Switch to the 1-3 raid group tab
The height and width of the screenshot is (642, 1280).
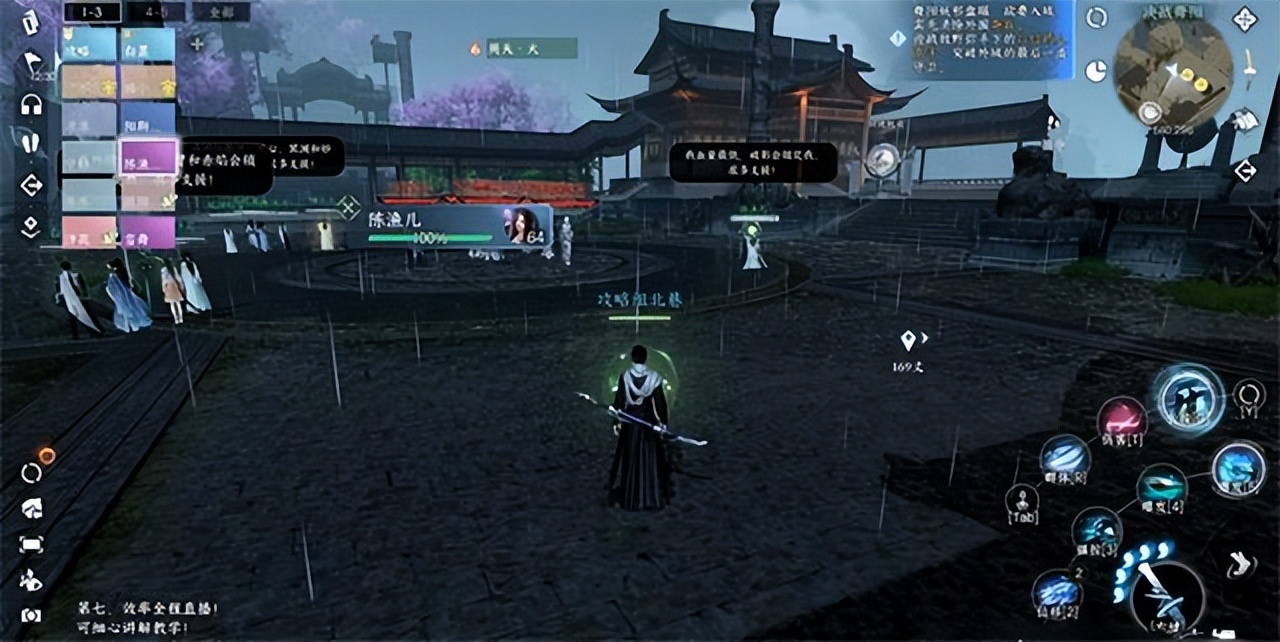coord(92,12)
